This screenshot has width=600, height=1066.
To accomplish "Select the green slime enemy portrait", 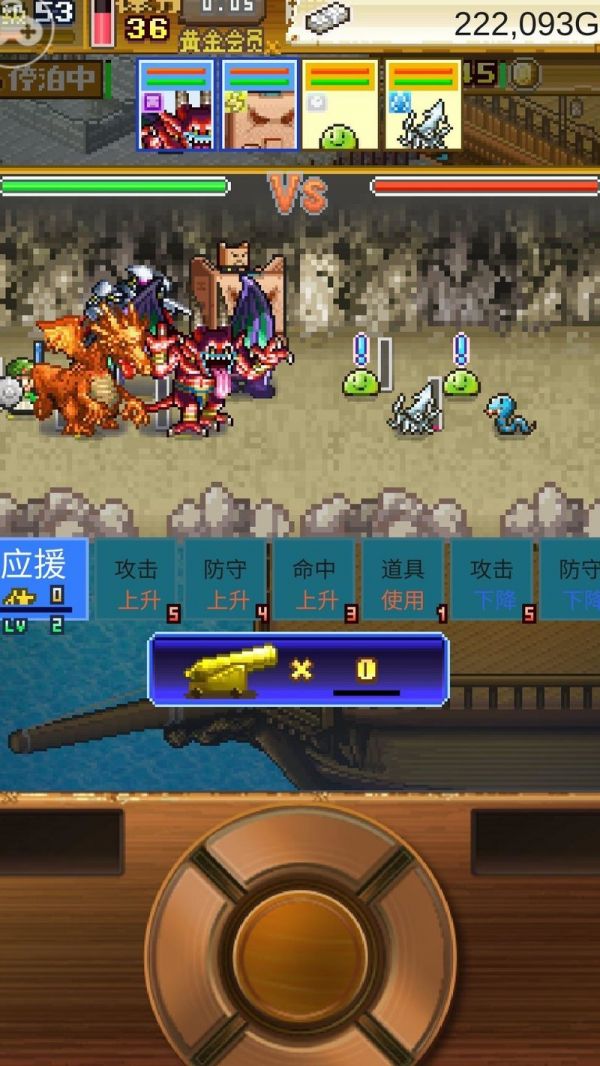I will pos(340,105).
